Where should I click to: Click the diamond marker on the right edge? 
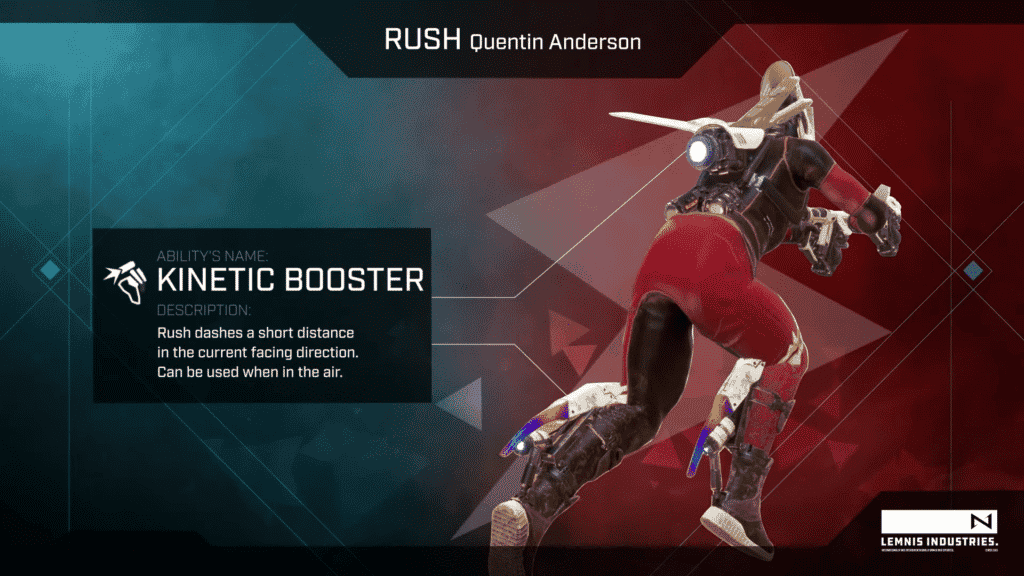[972, 269]
